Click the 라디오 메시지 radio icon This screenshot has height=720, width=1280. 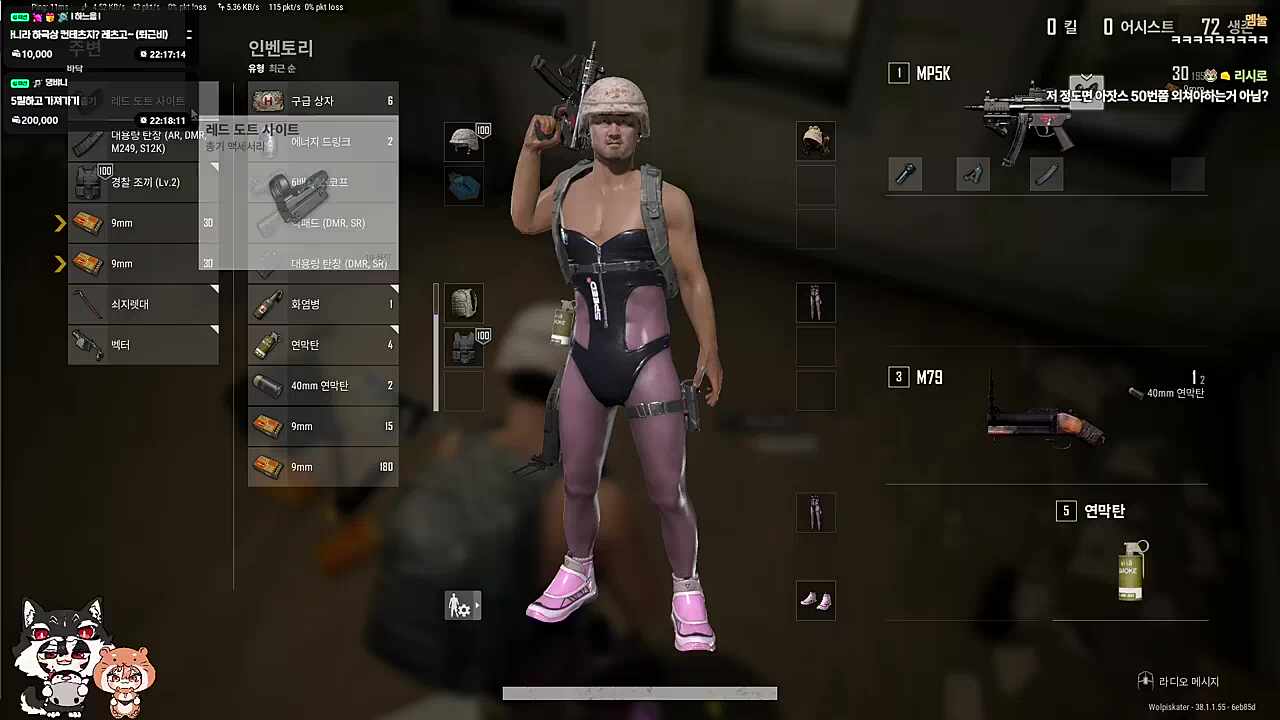click(1145, 681)
